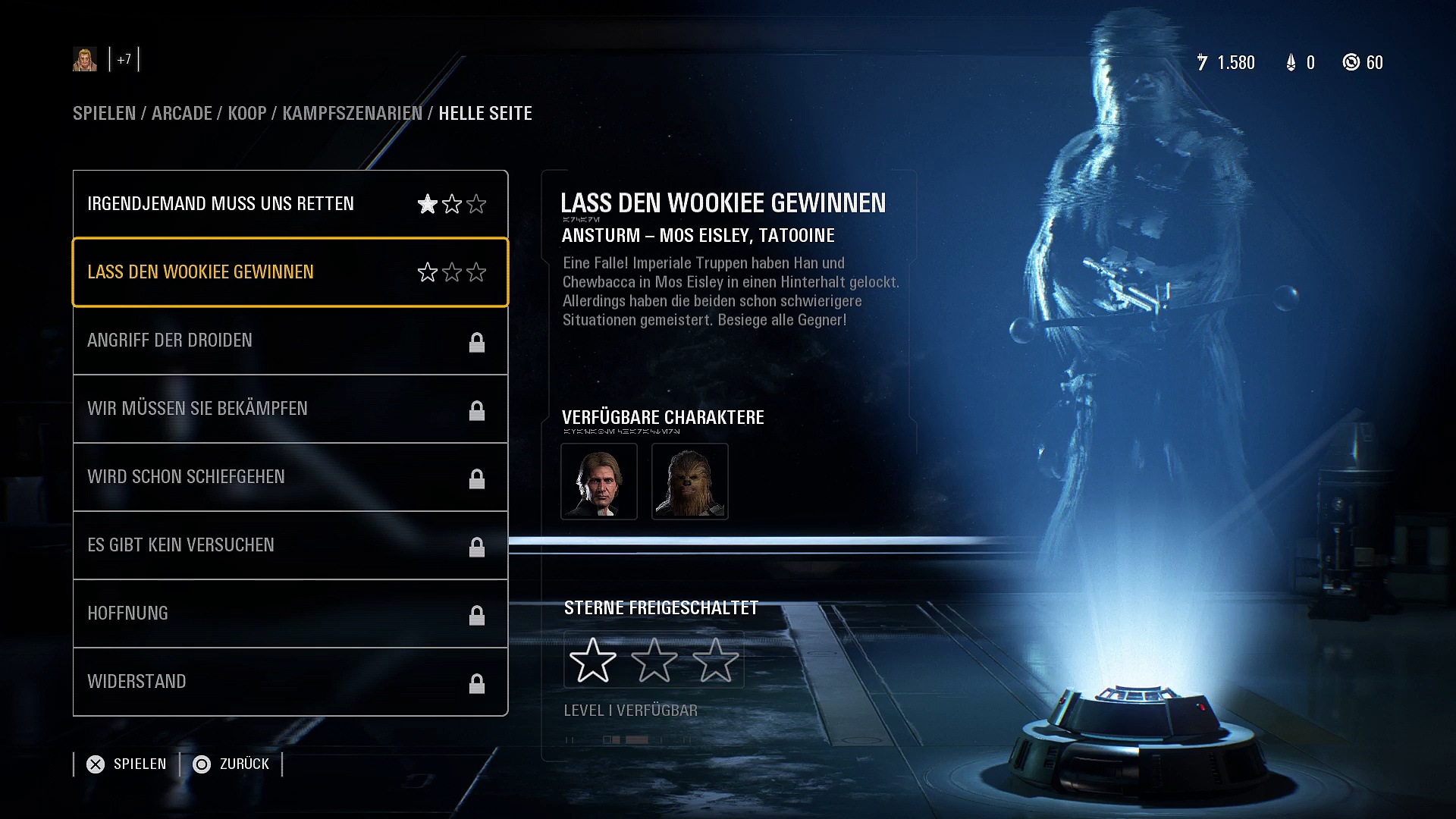Click the Han Solo character portrait
The width and height of the screenshot is (1456, 819).
pyautogui.click(x=599, y=482)
